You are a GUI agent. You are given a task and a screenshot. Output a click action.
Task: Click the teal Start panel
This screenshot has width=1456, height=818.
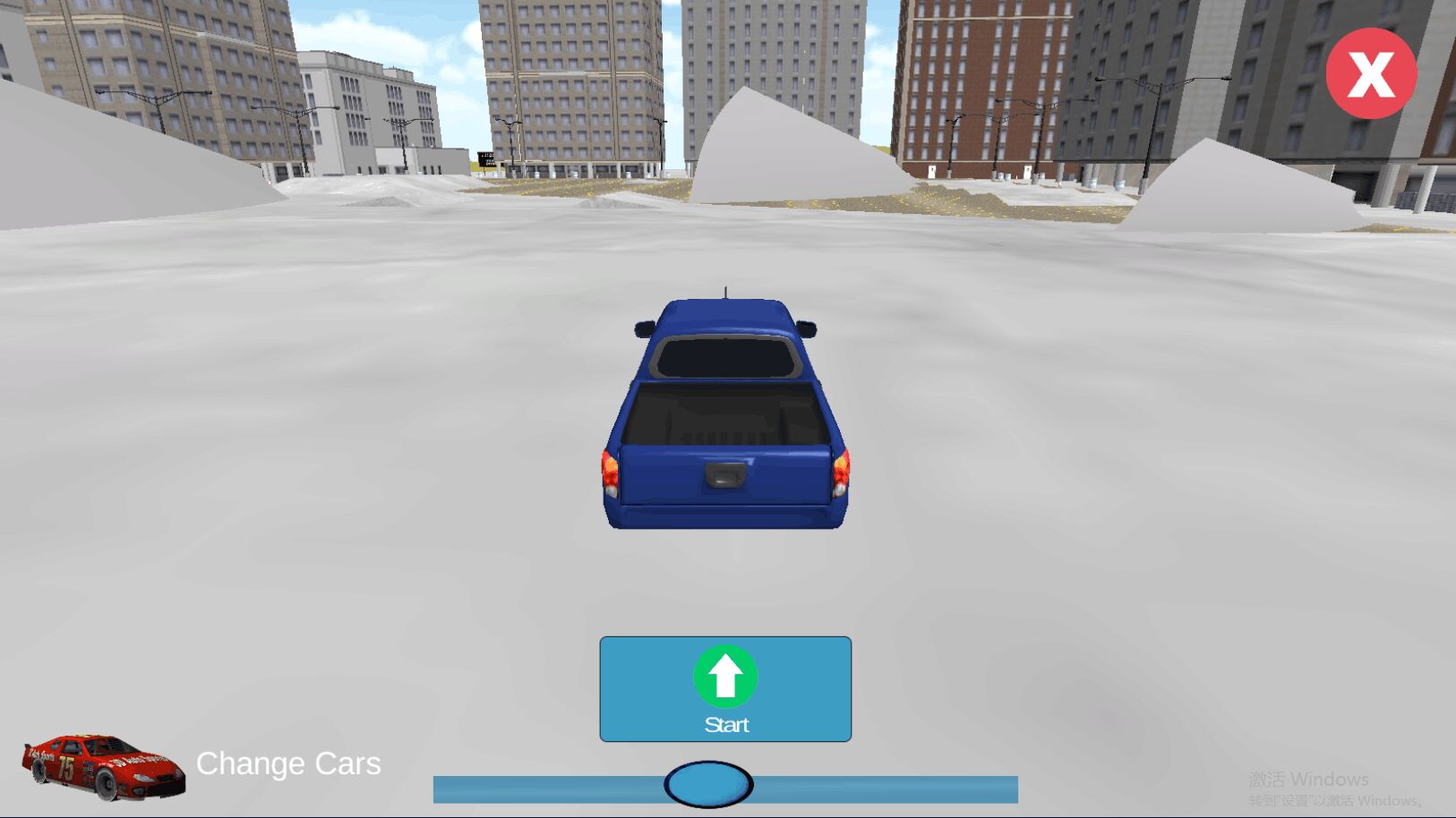coord(725,689)
